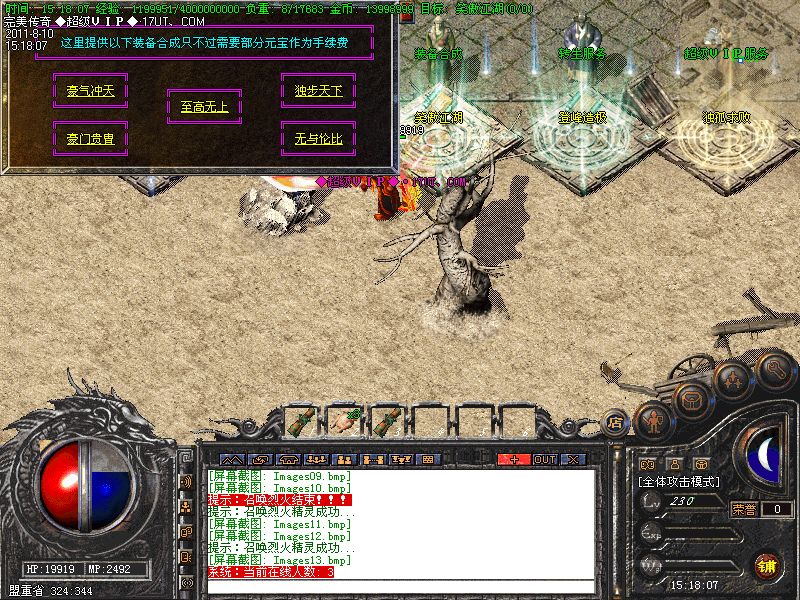Open the round 店 shop button

[615, 424]
